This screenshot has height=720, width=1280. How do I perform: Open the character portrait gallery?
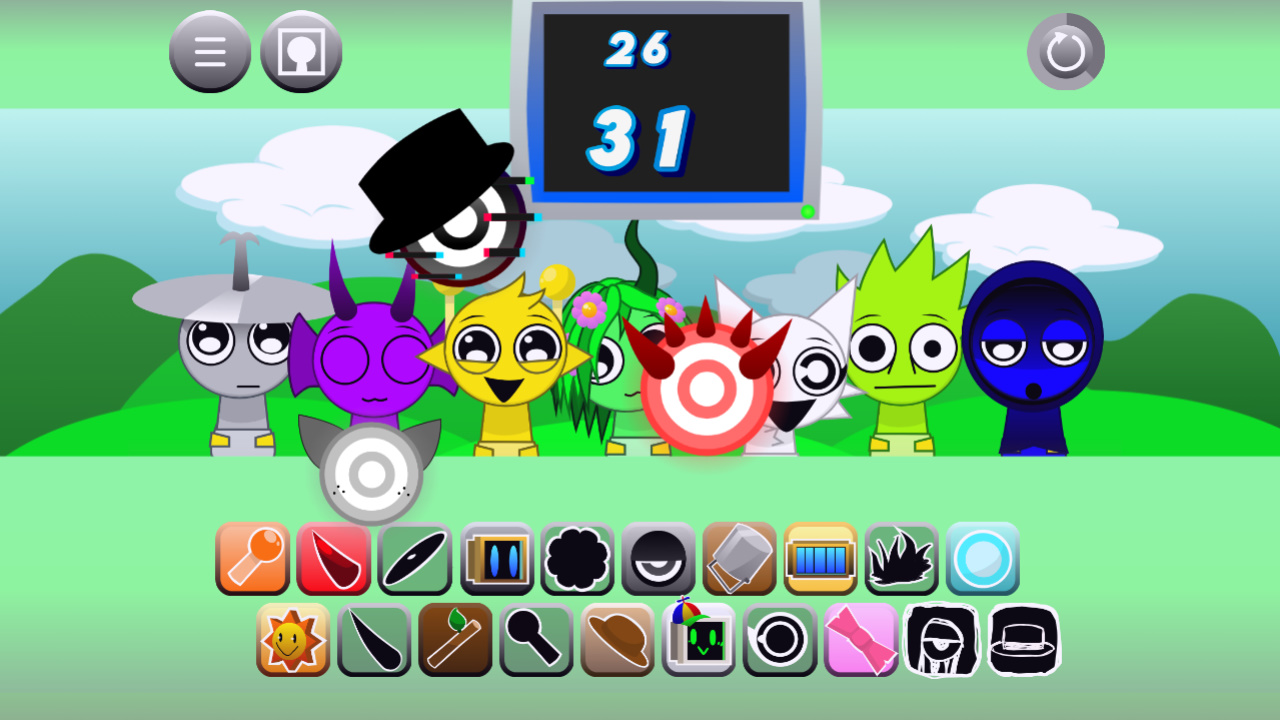coord(301,51)
